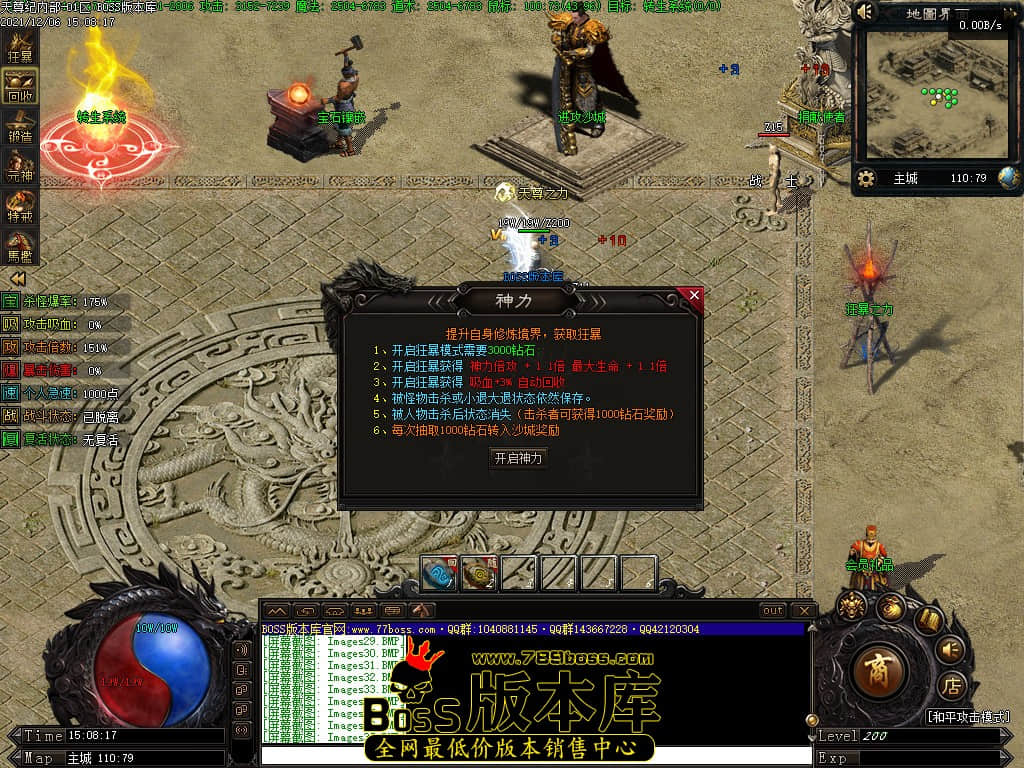Image resolution: width=1024 pixels, height=768 pixels.
Task: Select the golden item in hotbar slot two
Action: (479, 573)
